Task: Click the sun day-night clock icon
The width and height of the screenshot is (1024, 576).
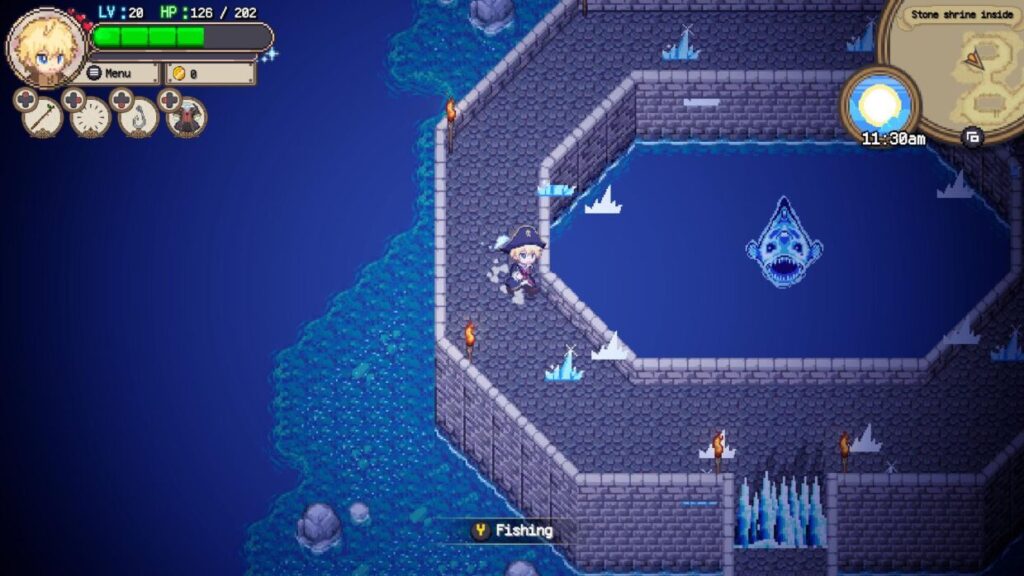Action: click(880, 102)
